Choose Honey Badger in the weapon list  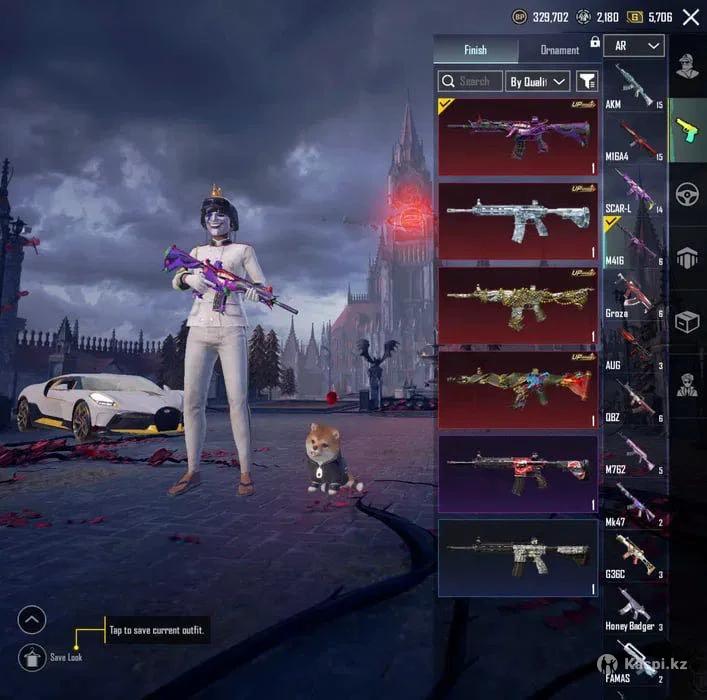[634, 608]
